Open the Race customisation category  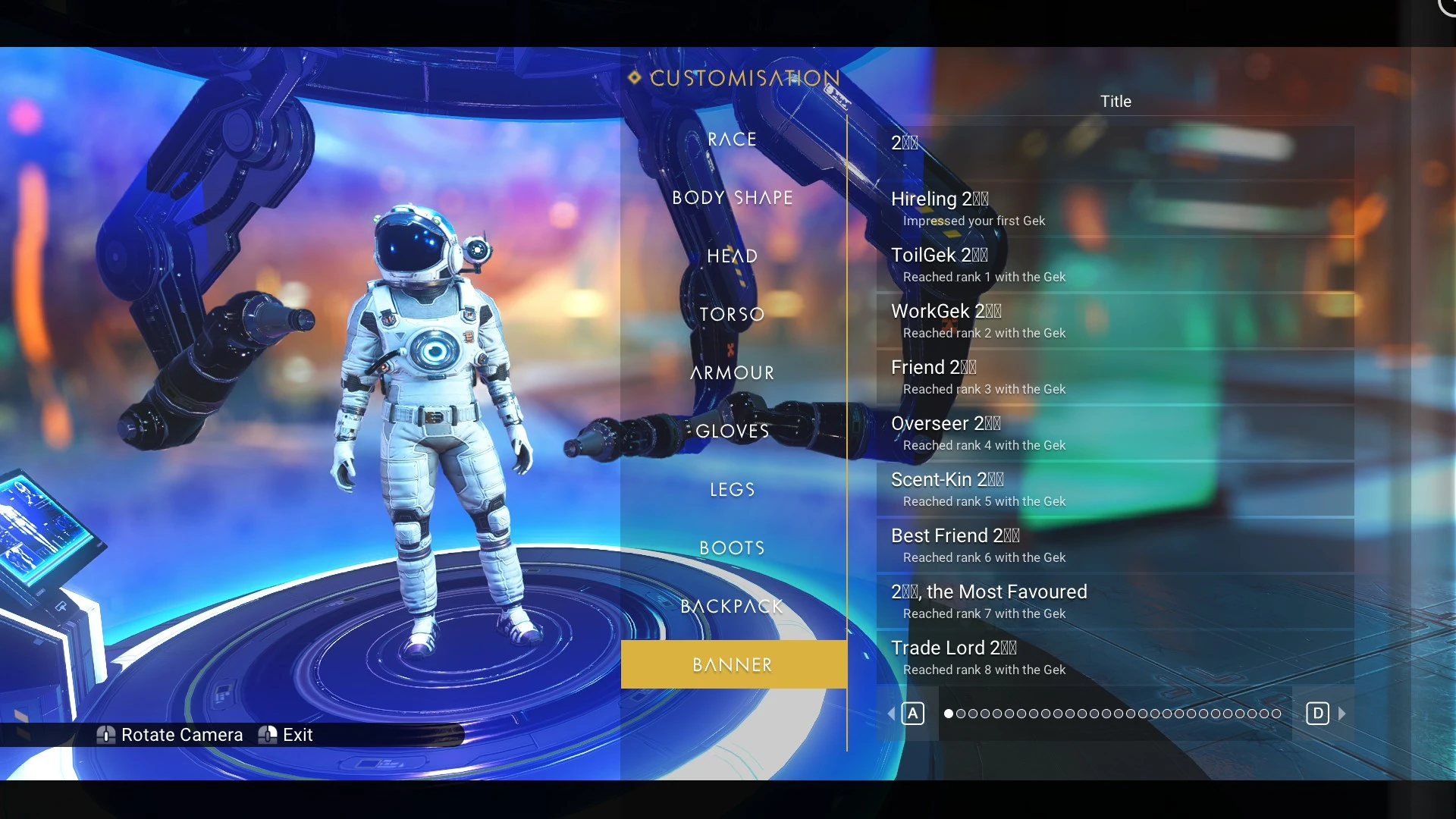[x=732, y=140]
